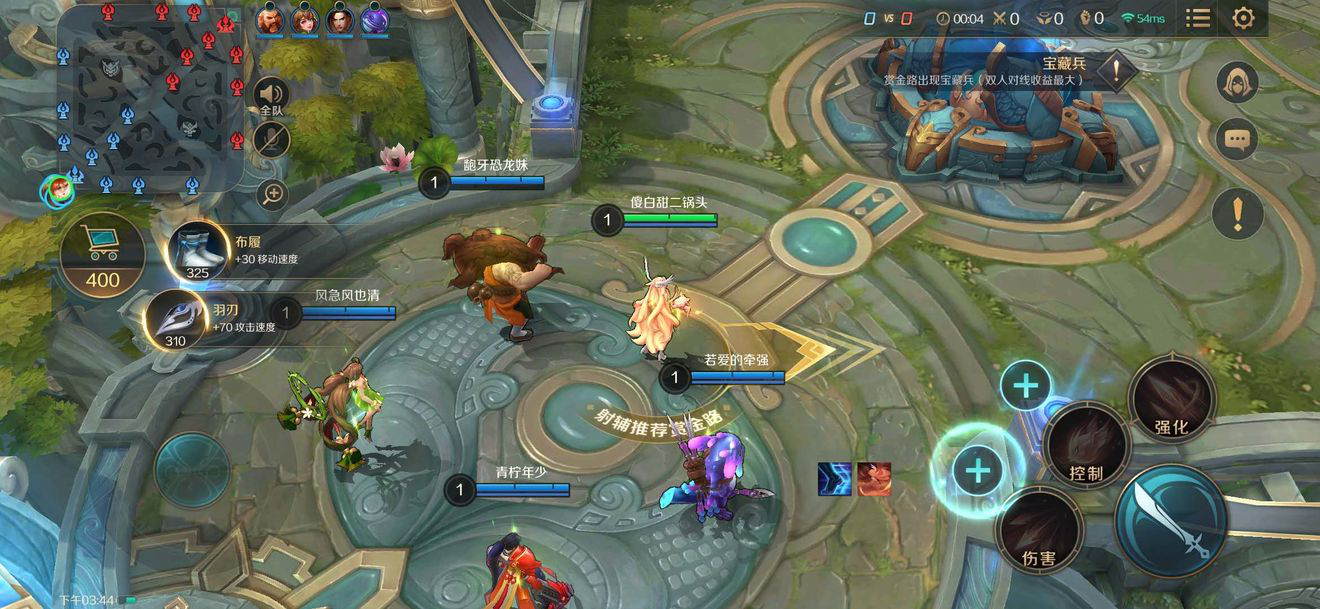The height and width of the screenshot is (609, 1320).
Task: Open the chat bubble quick messages
Action: point(1237,139)
